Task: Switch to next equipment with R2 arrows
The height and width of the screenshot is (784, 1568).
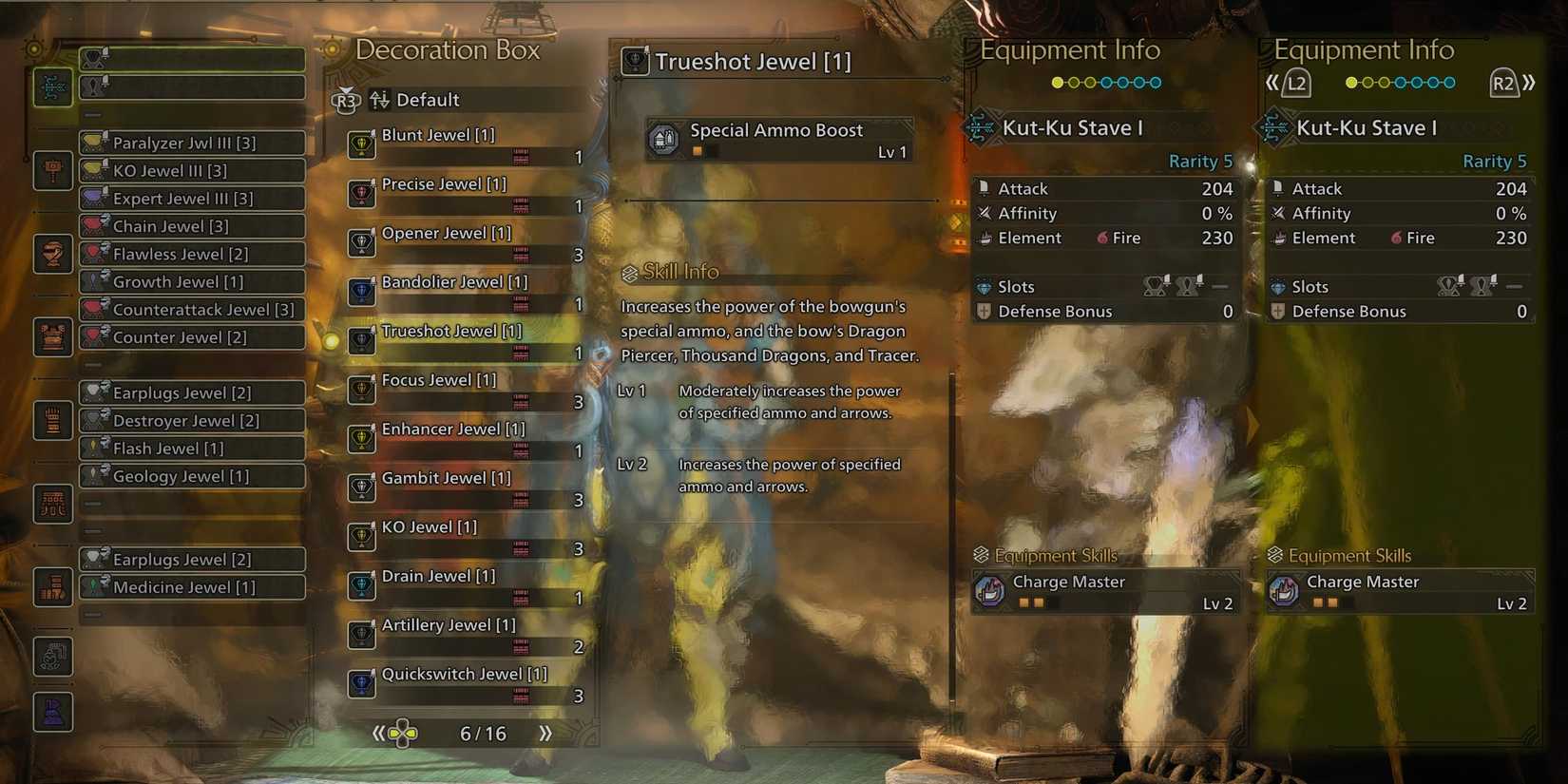Action: click(1516, 83)
